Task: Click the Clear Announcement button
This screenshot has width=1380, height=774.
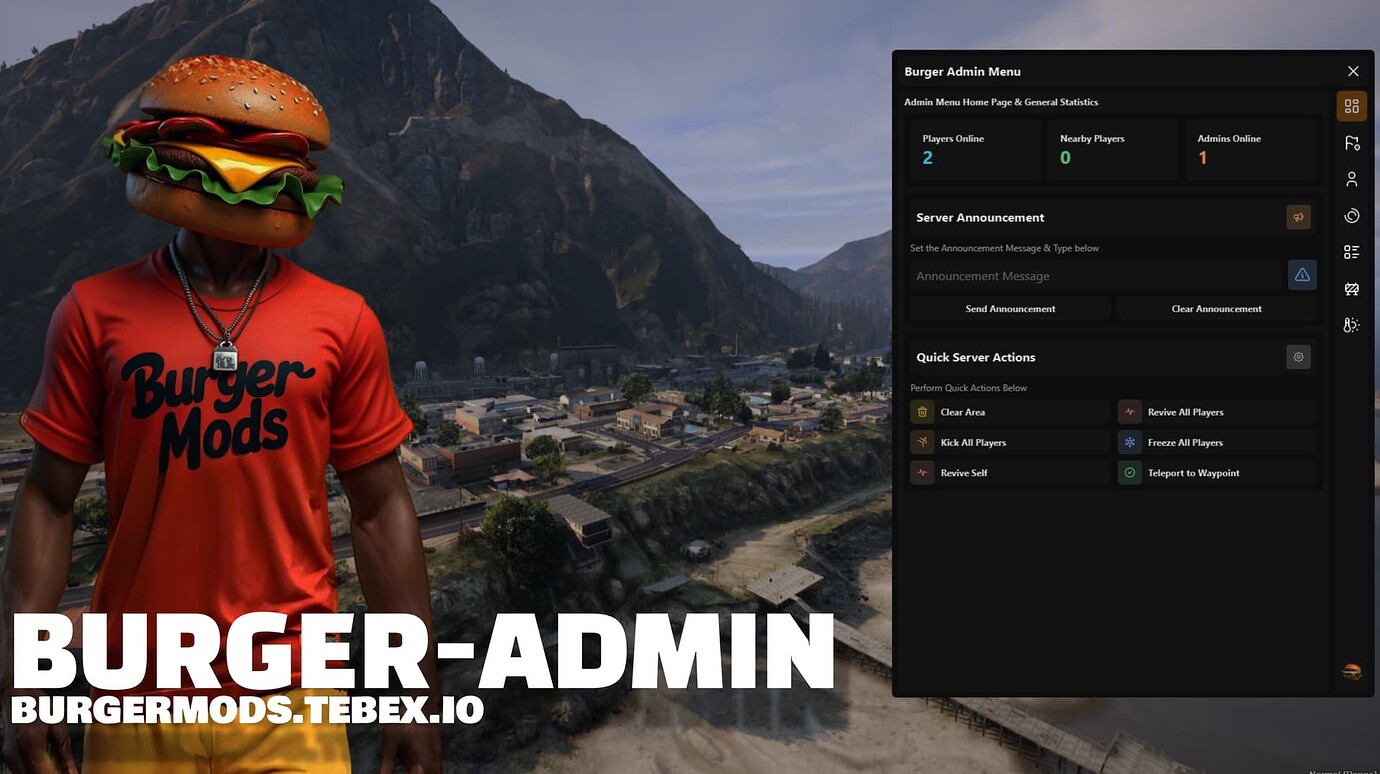Action: (x=1215, y=308)
